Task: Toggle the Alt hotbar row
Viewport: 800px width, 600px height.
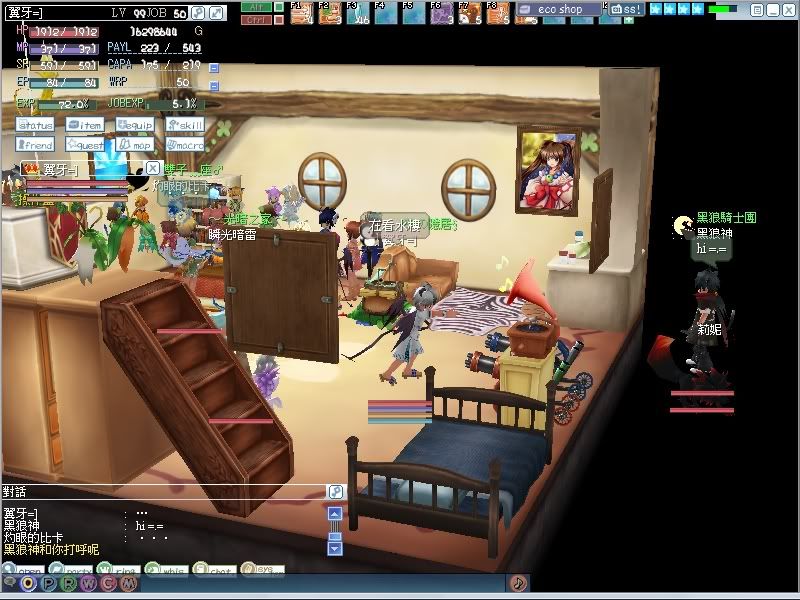Action: (x=255, y=6)
